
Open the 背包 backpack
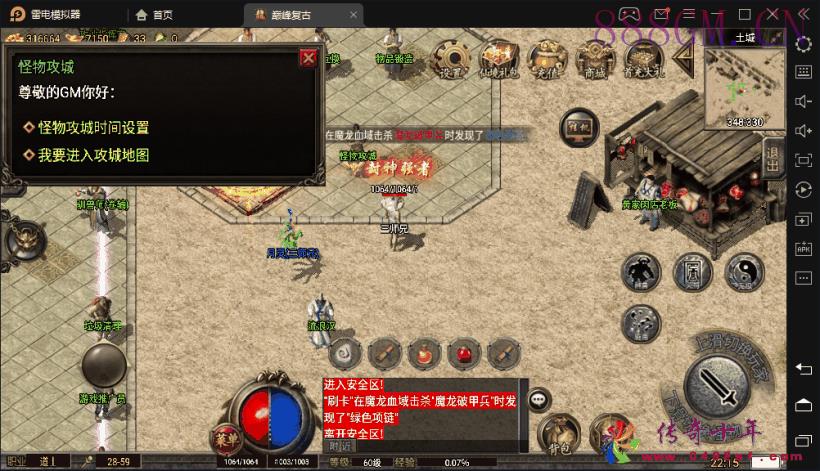pyautogui.click(x=559, y=431)
